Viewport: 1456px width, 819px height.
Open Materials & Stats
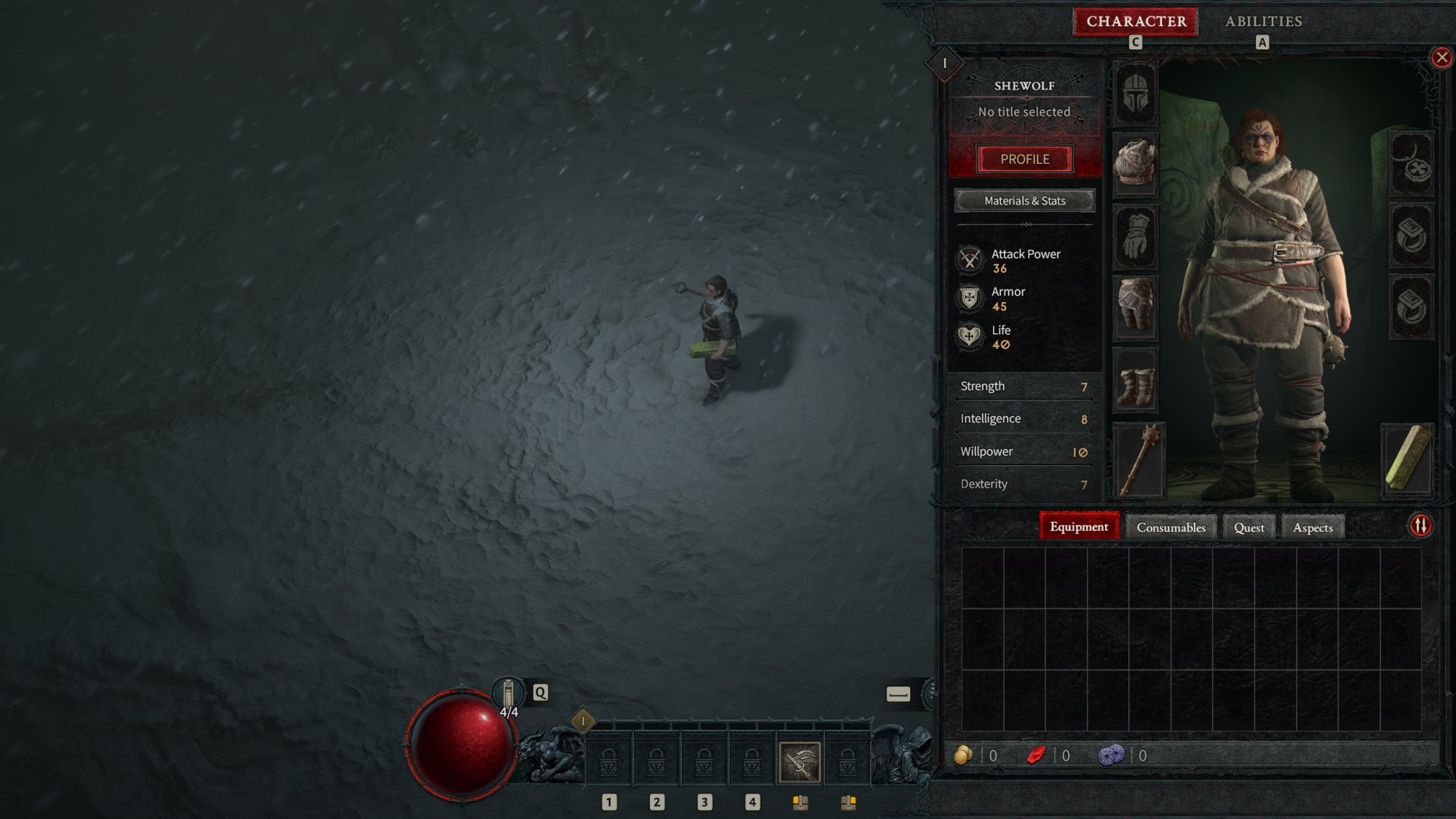[x=1024, y=201]
